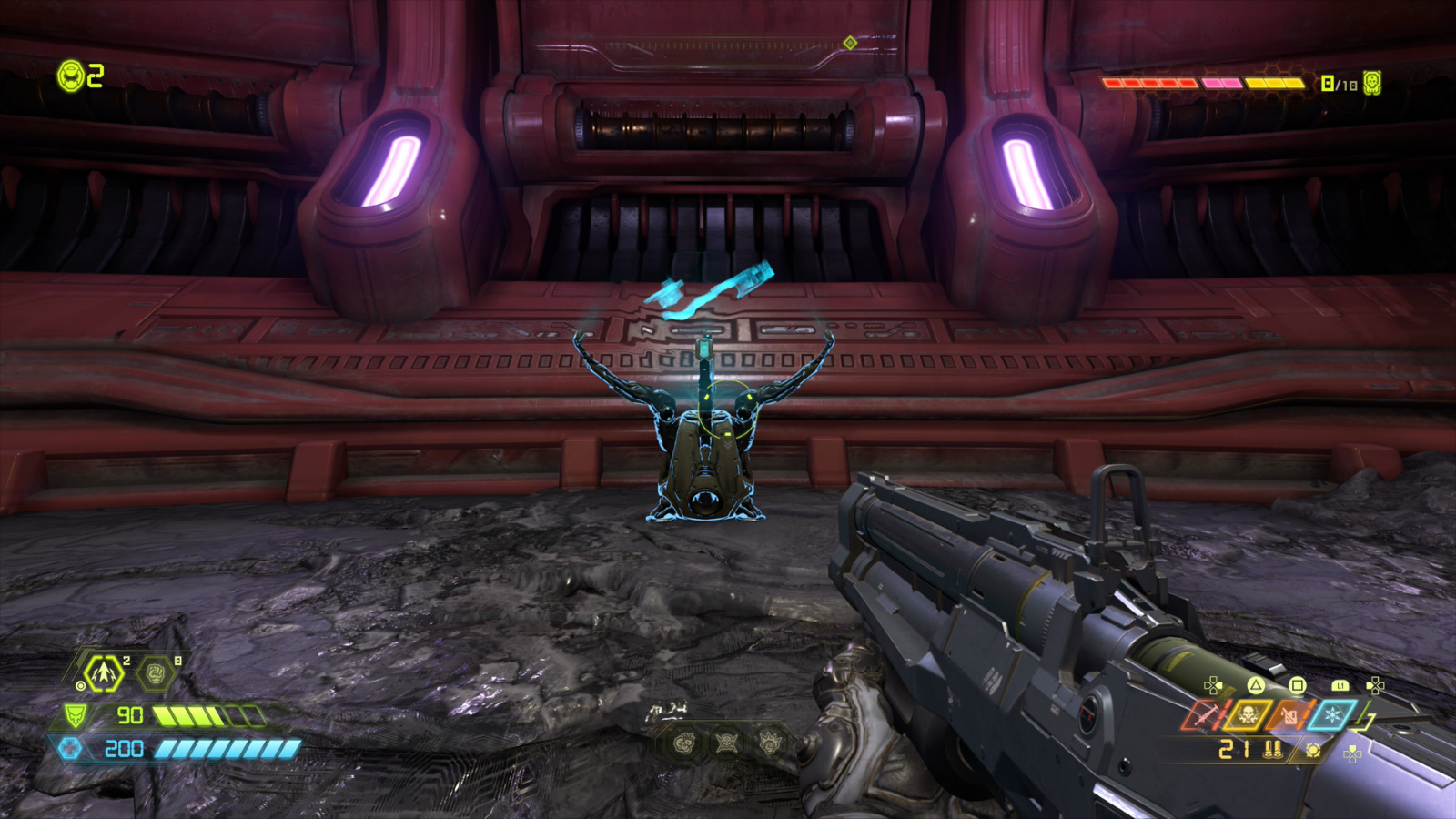The height and width of the screenshot is (819, 1456).
Task: Expand the left D-pad prompt indicator
Action: tap(1212, 685)
